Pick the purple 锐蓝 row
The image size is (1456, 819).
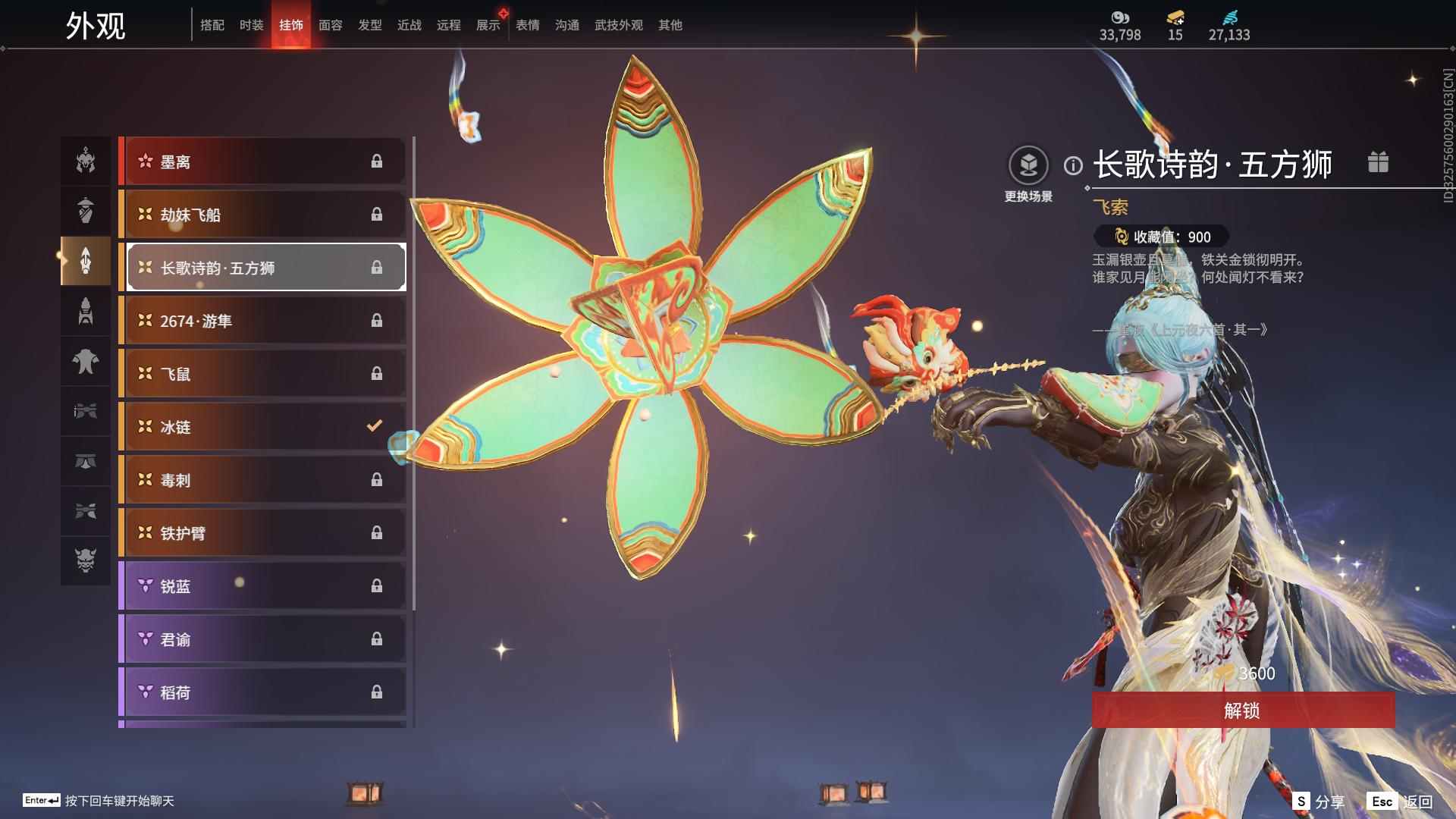(x=263, y=586)
